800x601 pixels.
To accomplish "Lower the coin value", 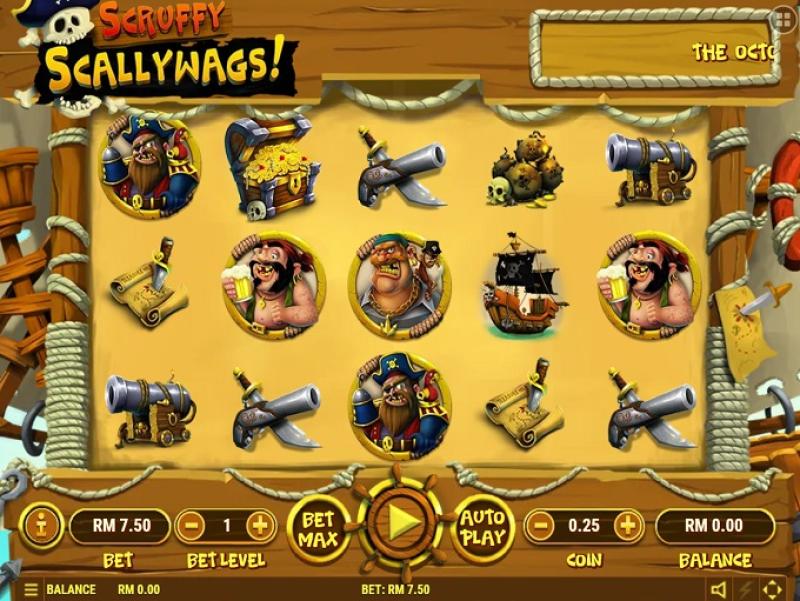I will point(541,525).
